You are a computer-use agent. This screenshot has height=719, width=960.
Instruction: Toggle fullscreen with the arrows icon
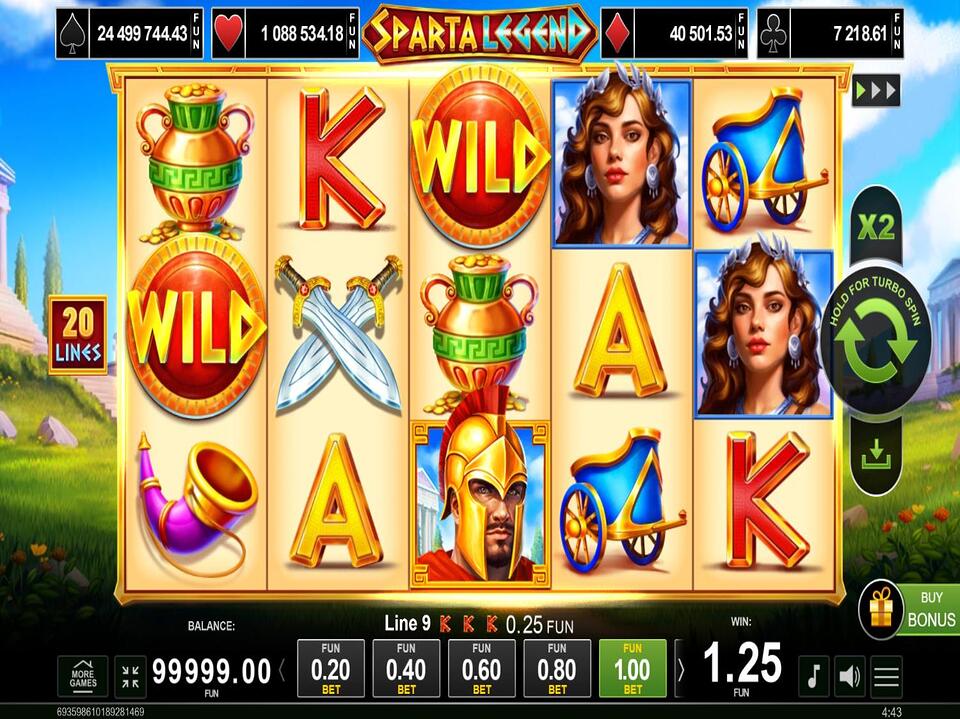pos(130,677)
